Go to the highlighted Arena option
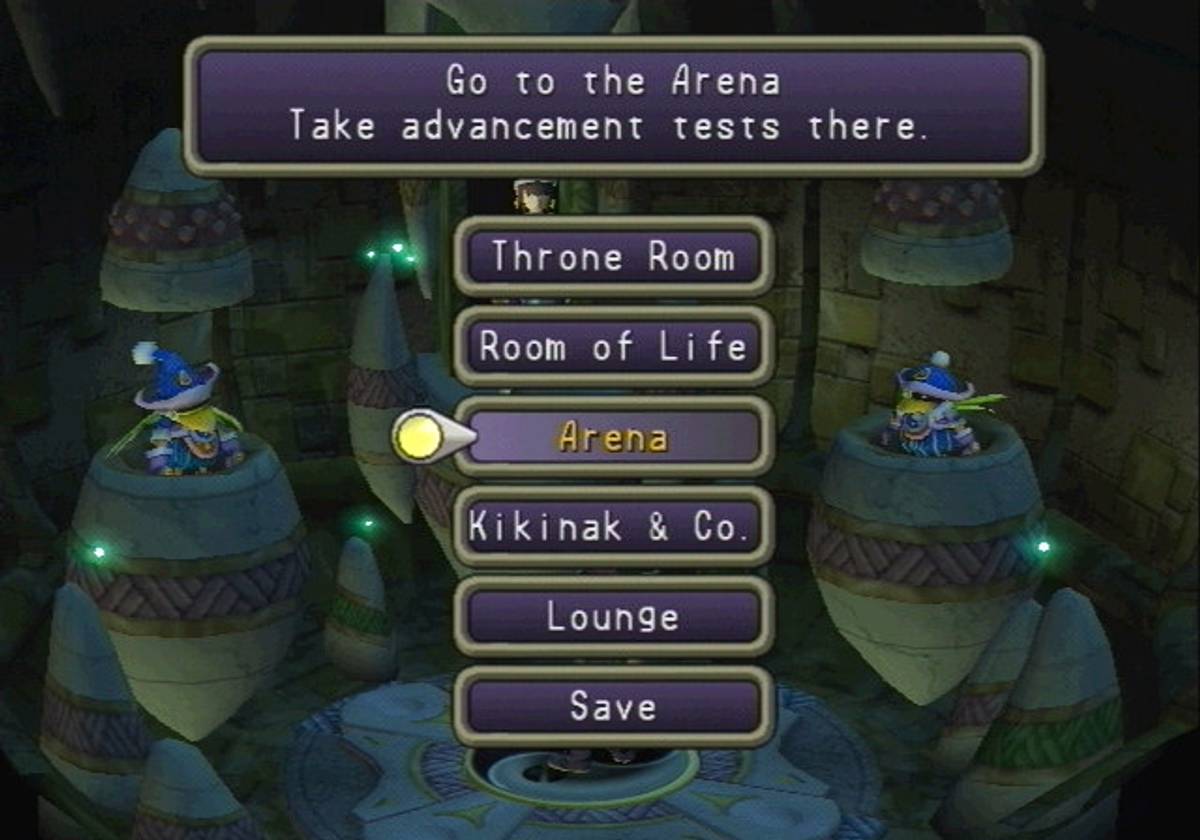The height and width of the screenshot is (840, 1200). point(613,437)
